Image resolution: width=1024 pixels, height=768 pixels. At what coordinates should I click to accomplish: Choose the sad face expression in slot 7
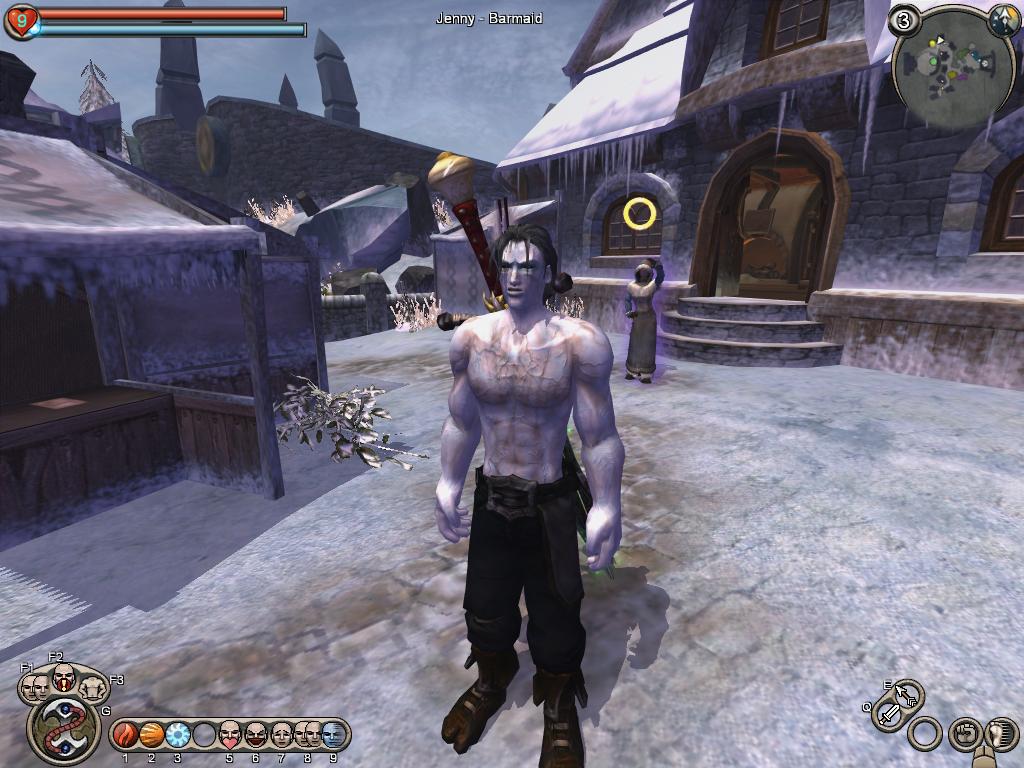(281, 735)
